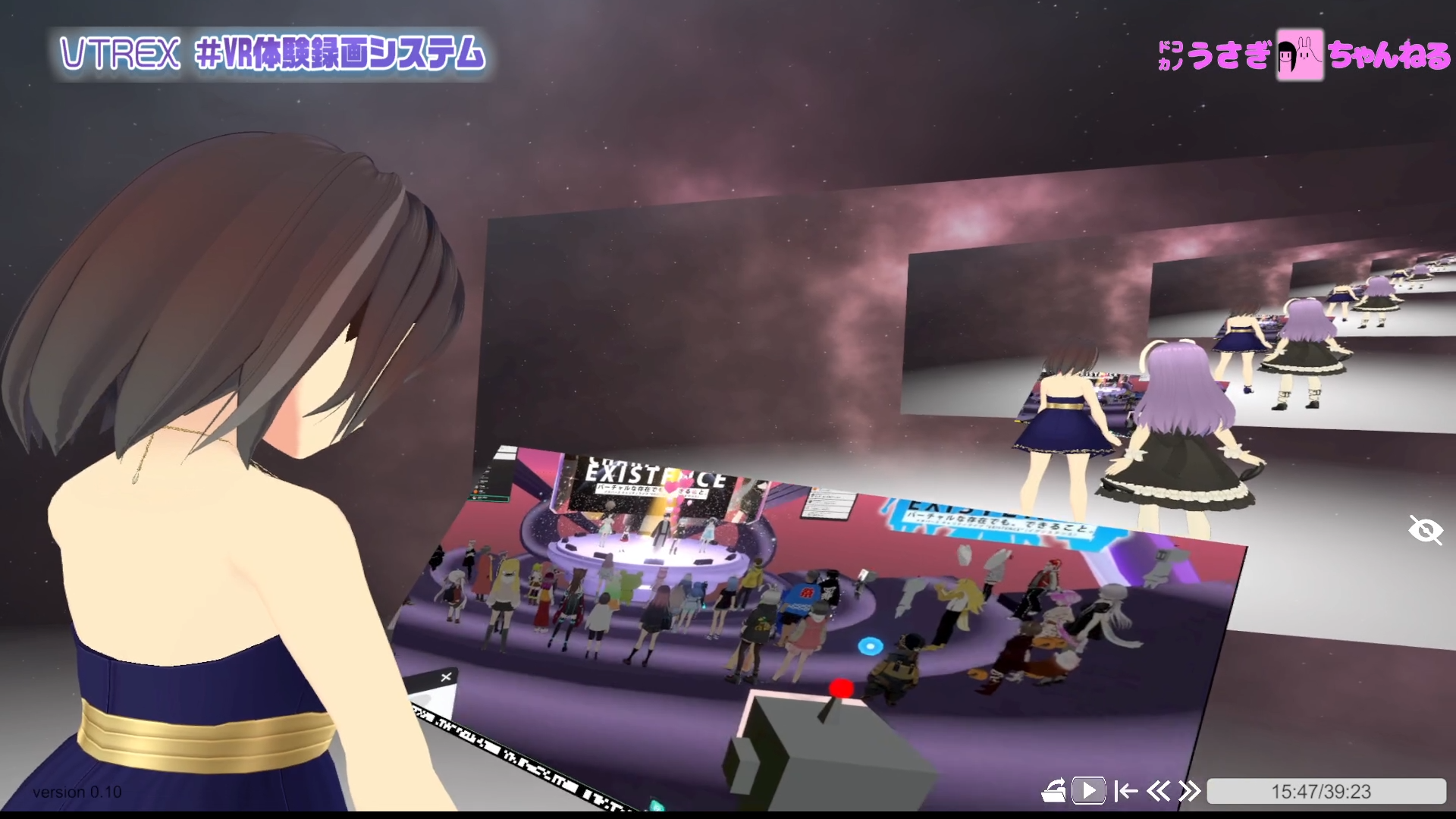
Task: Hide the interface using the eye icon
Action: (1425, 531)
